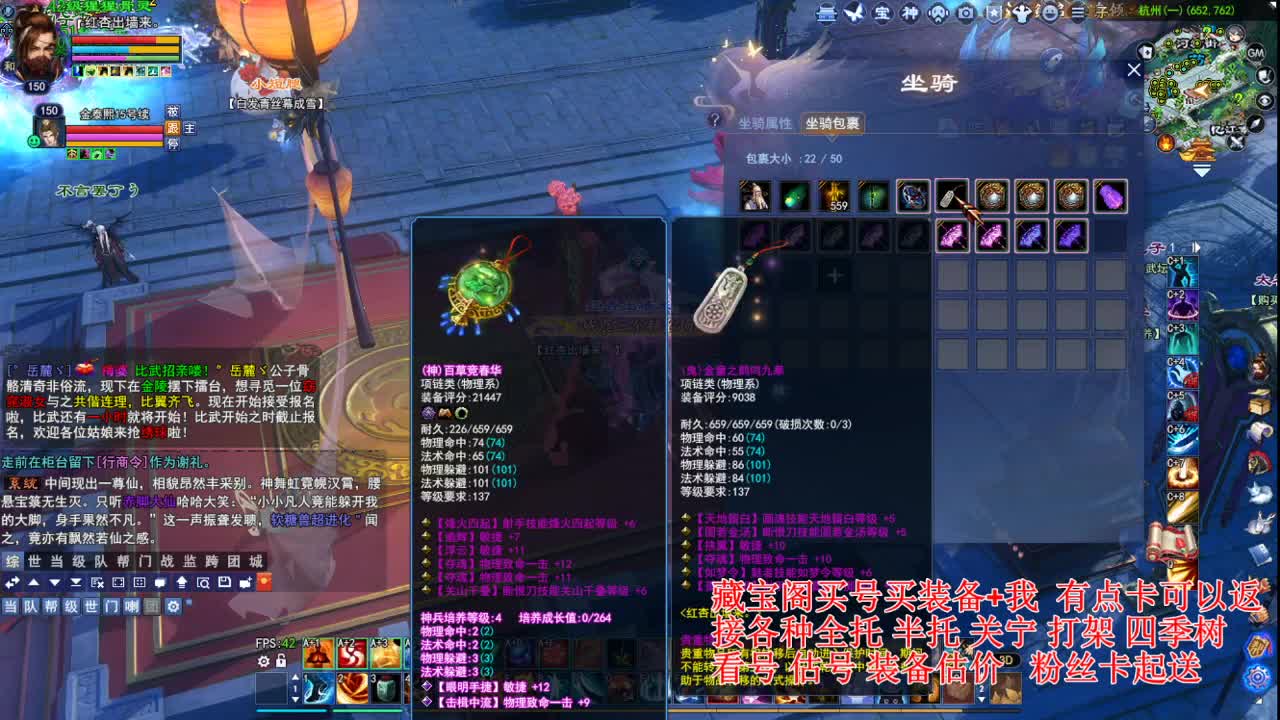Expand the action bar using the up arrow
1280x720 pixels.
pyautogui.click(x=296, y=677)
